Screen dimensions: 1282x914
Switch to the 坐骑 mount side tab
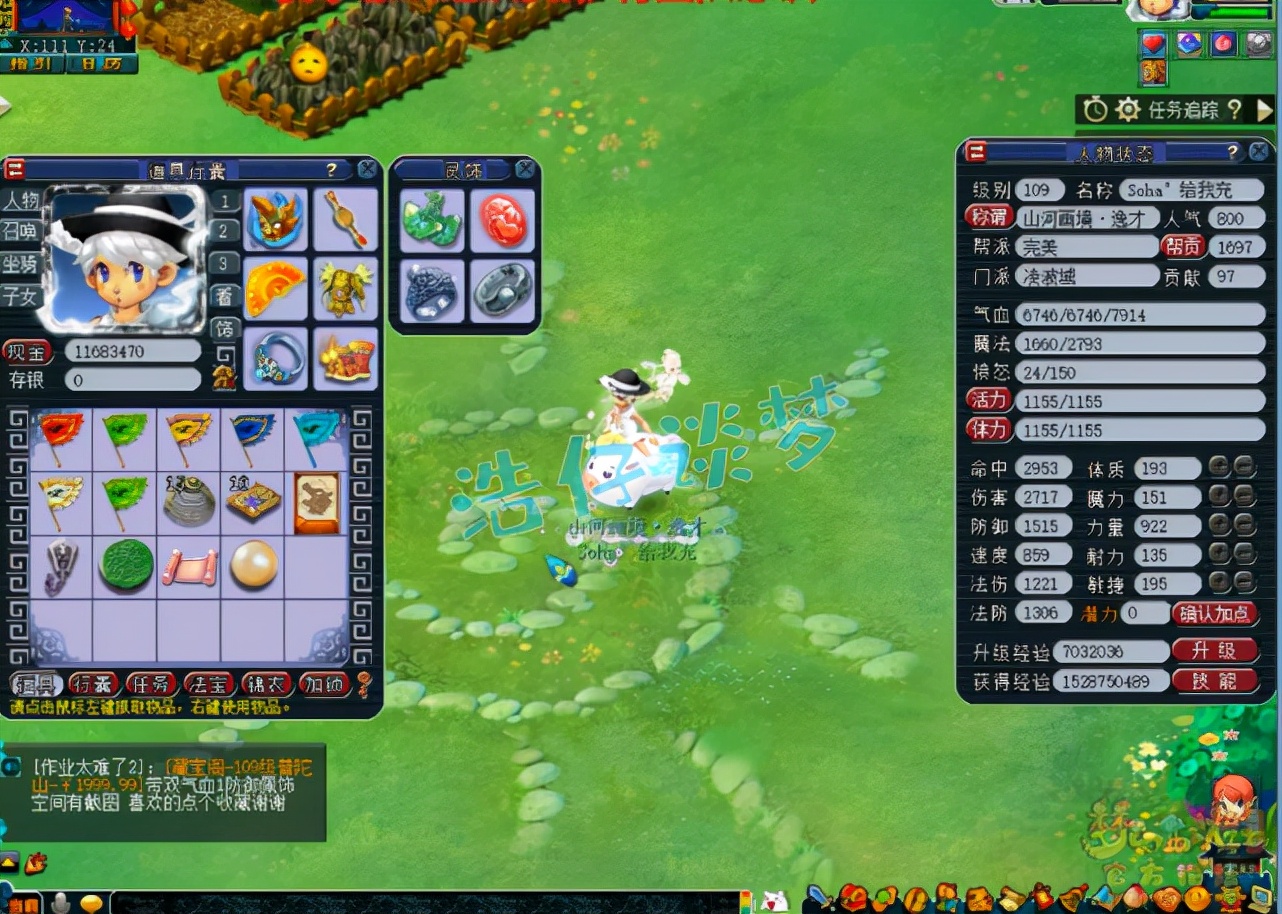pos(19,264)
